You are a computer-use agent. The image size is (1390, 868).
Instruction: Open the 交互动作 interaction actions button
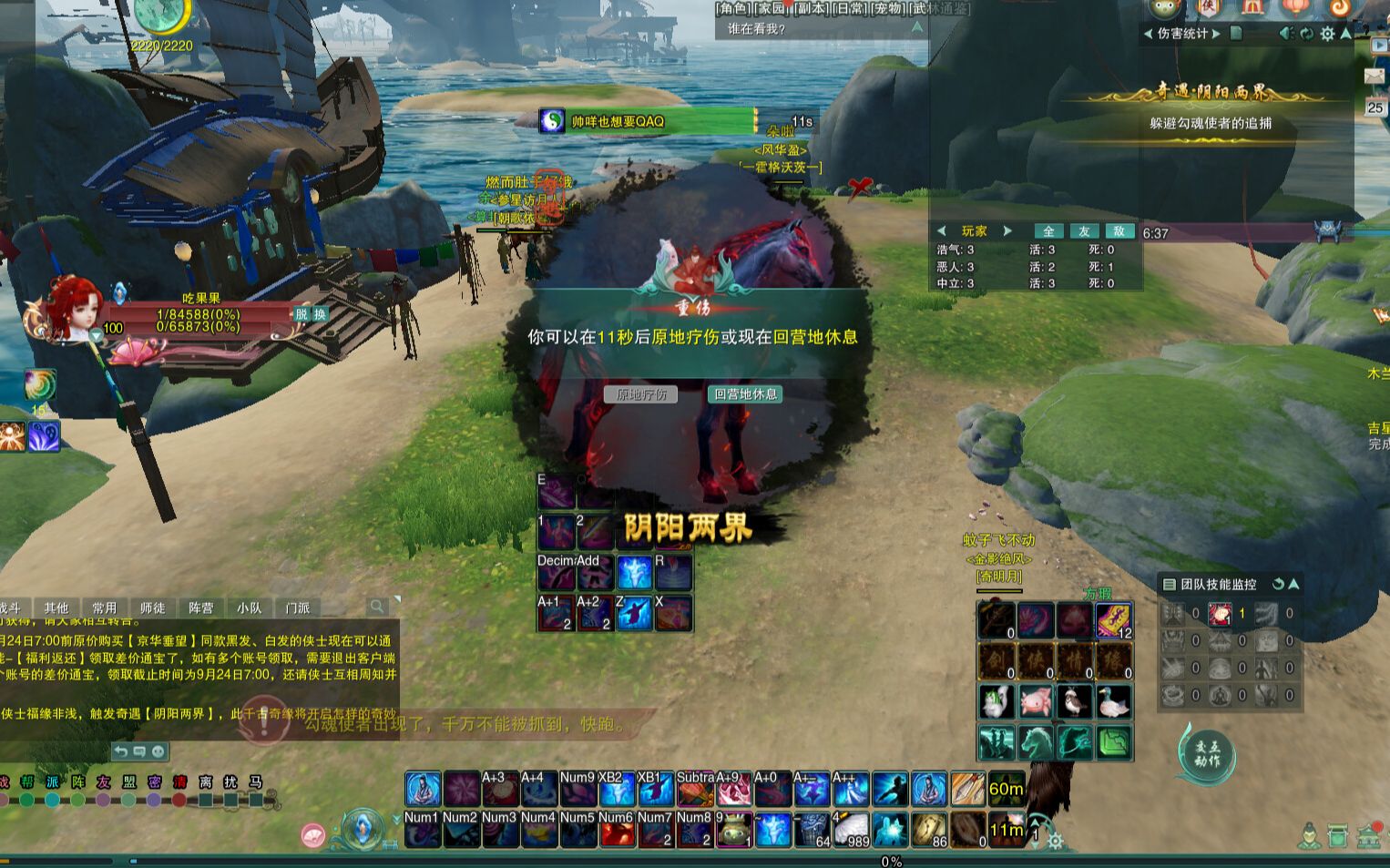1207,754
